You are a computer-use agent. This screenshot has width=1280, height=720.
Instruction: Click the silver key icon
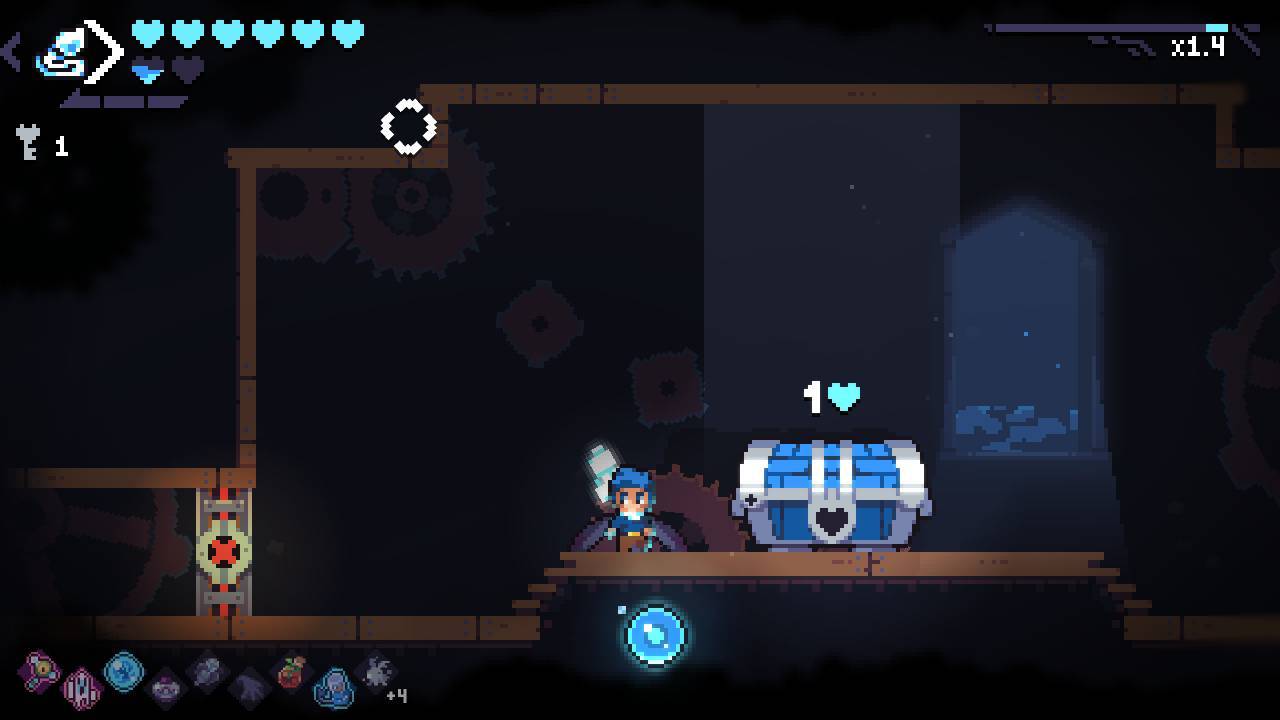pyautogui.click(x=28, y=144)
